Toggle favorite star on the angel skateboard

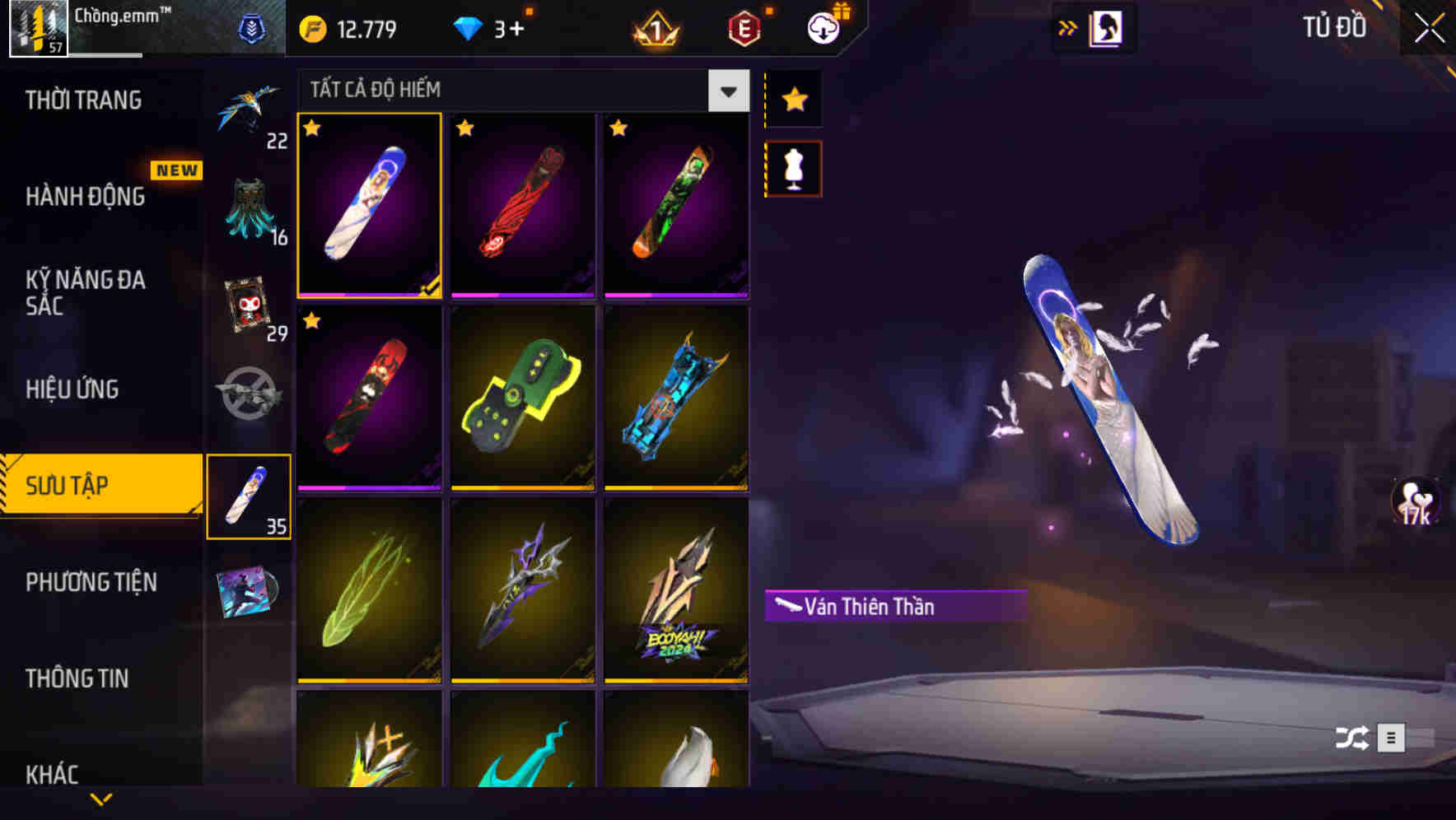(311, 129)
